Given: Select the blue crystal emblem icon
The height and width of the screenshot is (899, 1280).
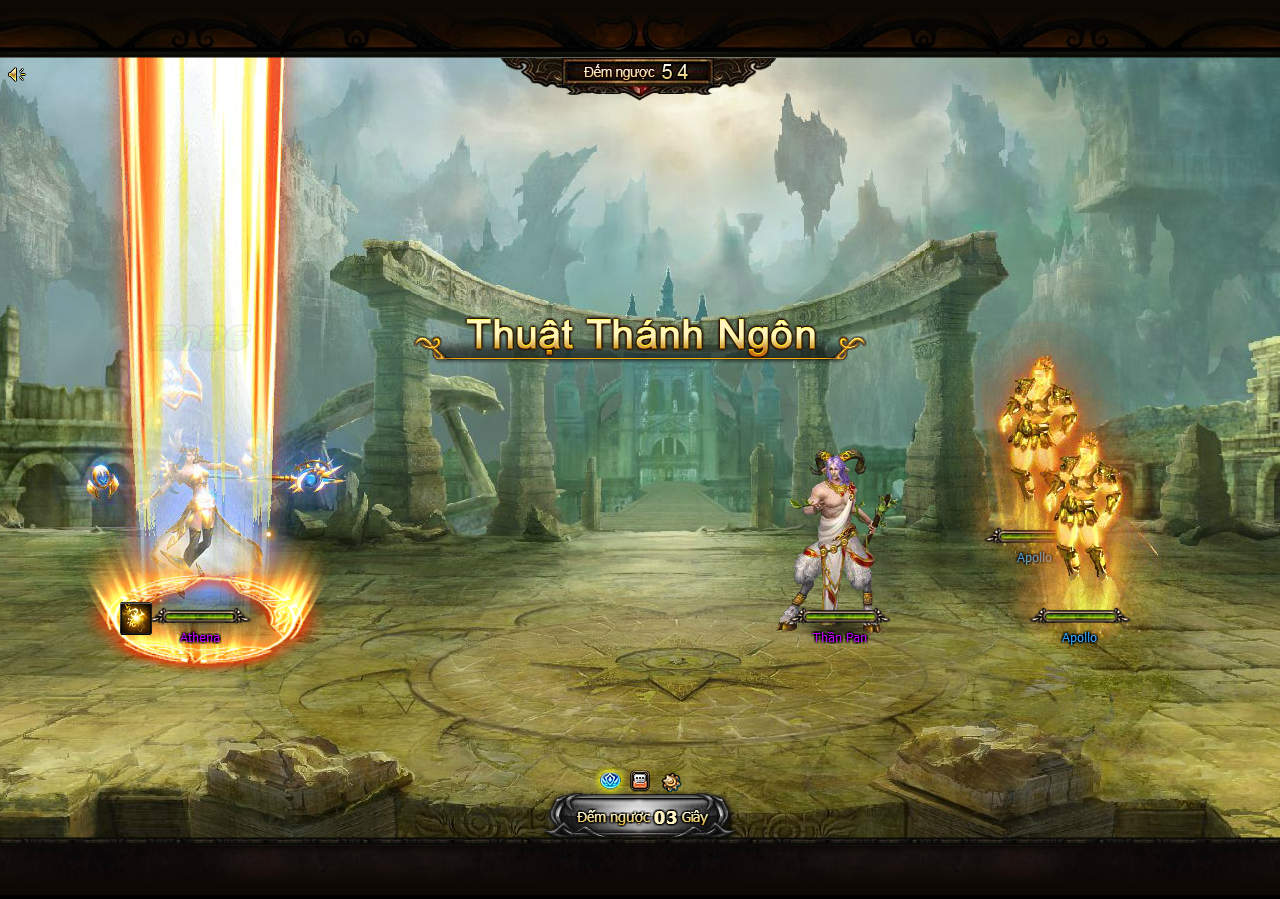Looking at the screenshot, I should (610, 781).
